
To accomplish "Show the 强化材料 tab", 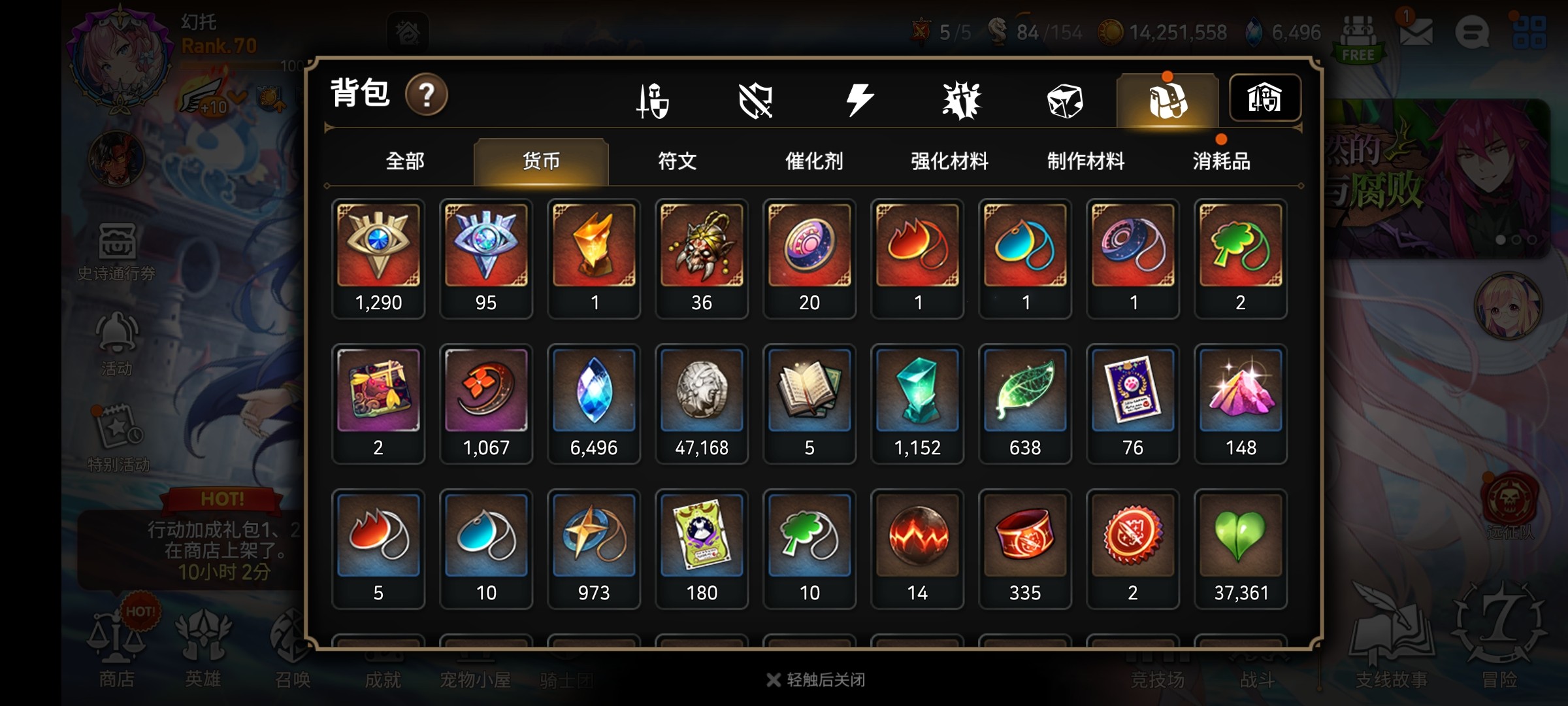I will (x=949, y=161).
